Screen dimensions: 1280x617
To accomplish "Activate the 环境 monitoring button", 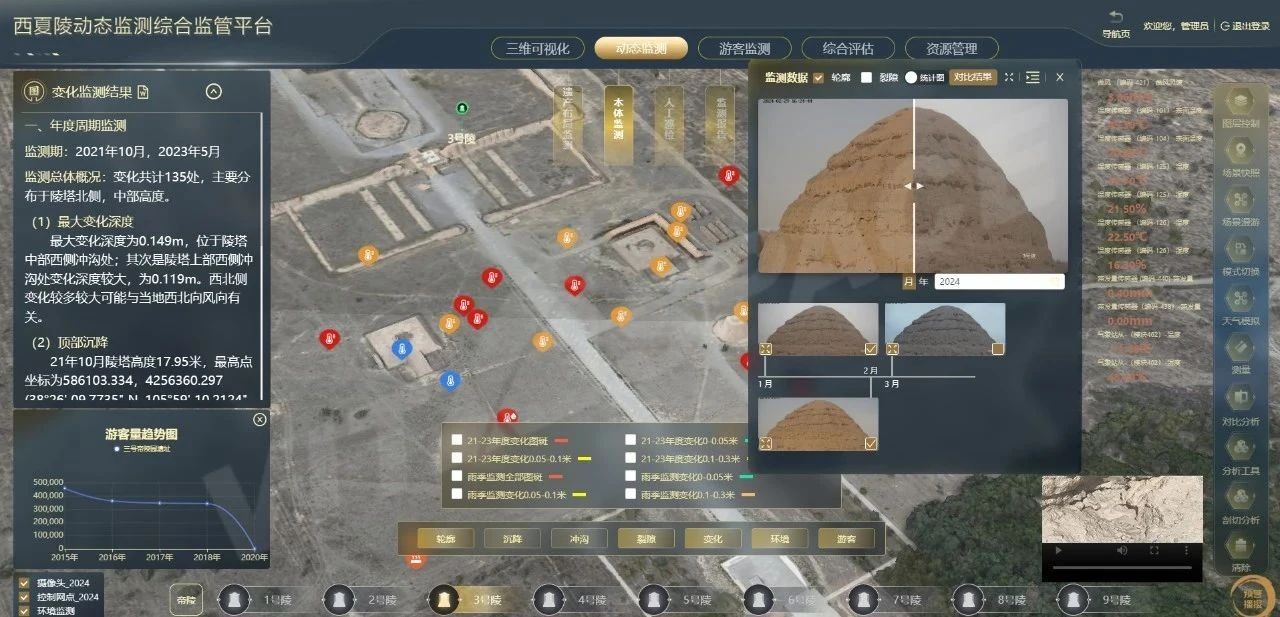I will (x=779, y=538).
